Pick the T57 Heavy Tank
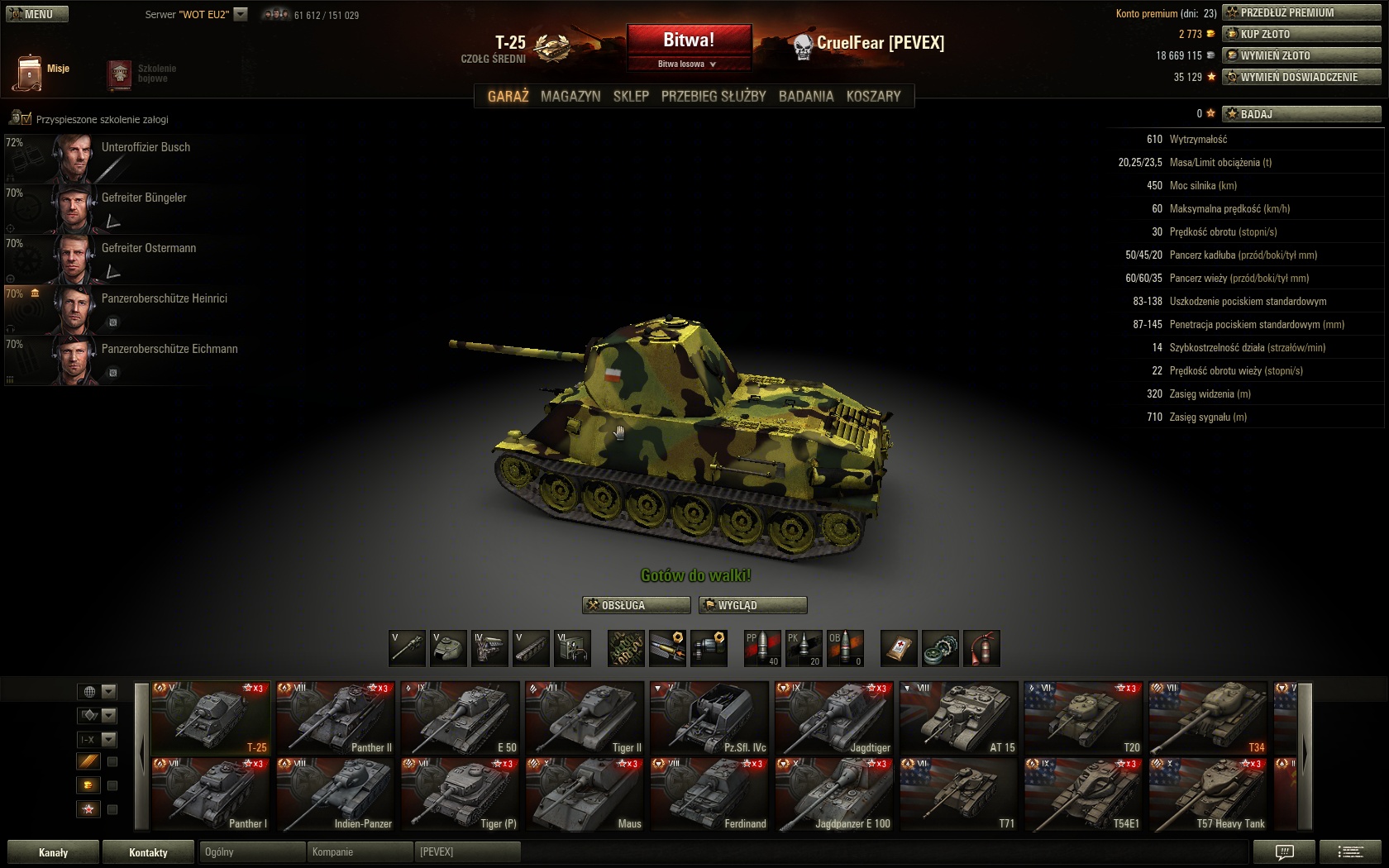Image resolution: width=1389 pixels, height=868 pixels. point(1207,794)
